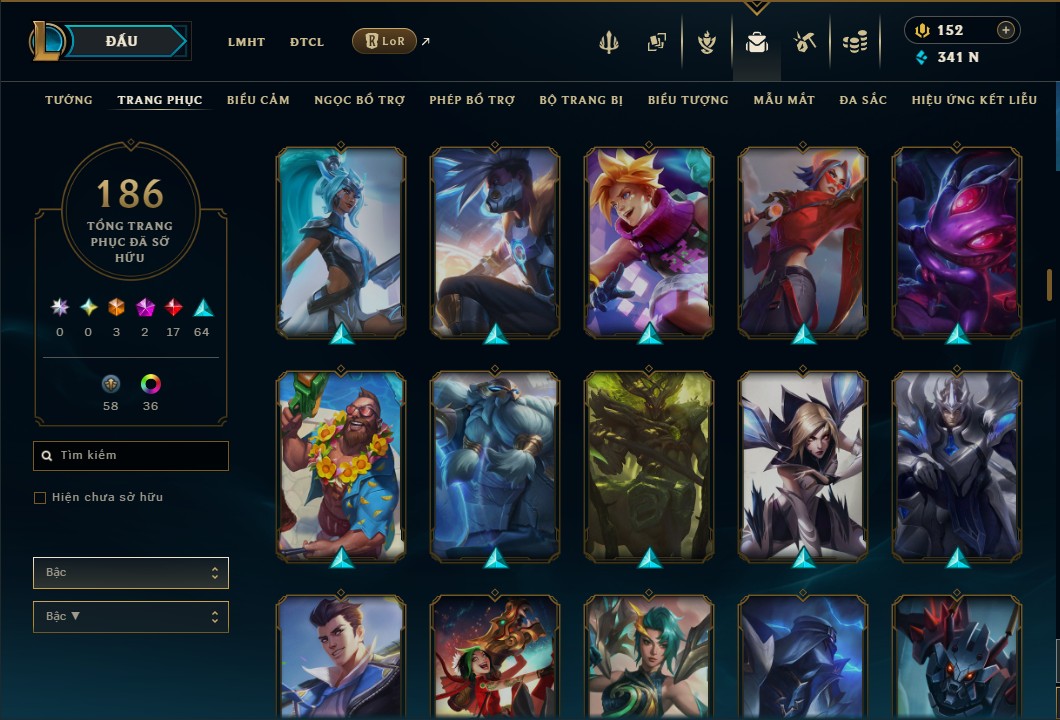
Task: Click the Tìm kiếm search field
Action: 131,456
